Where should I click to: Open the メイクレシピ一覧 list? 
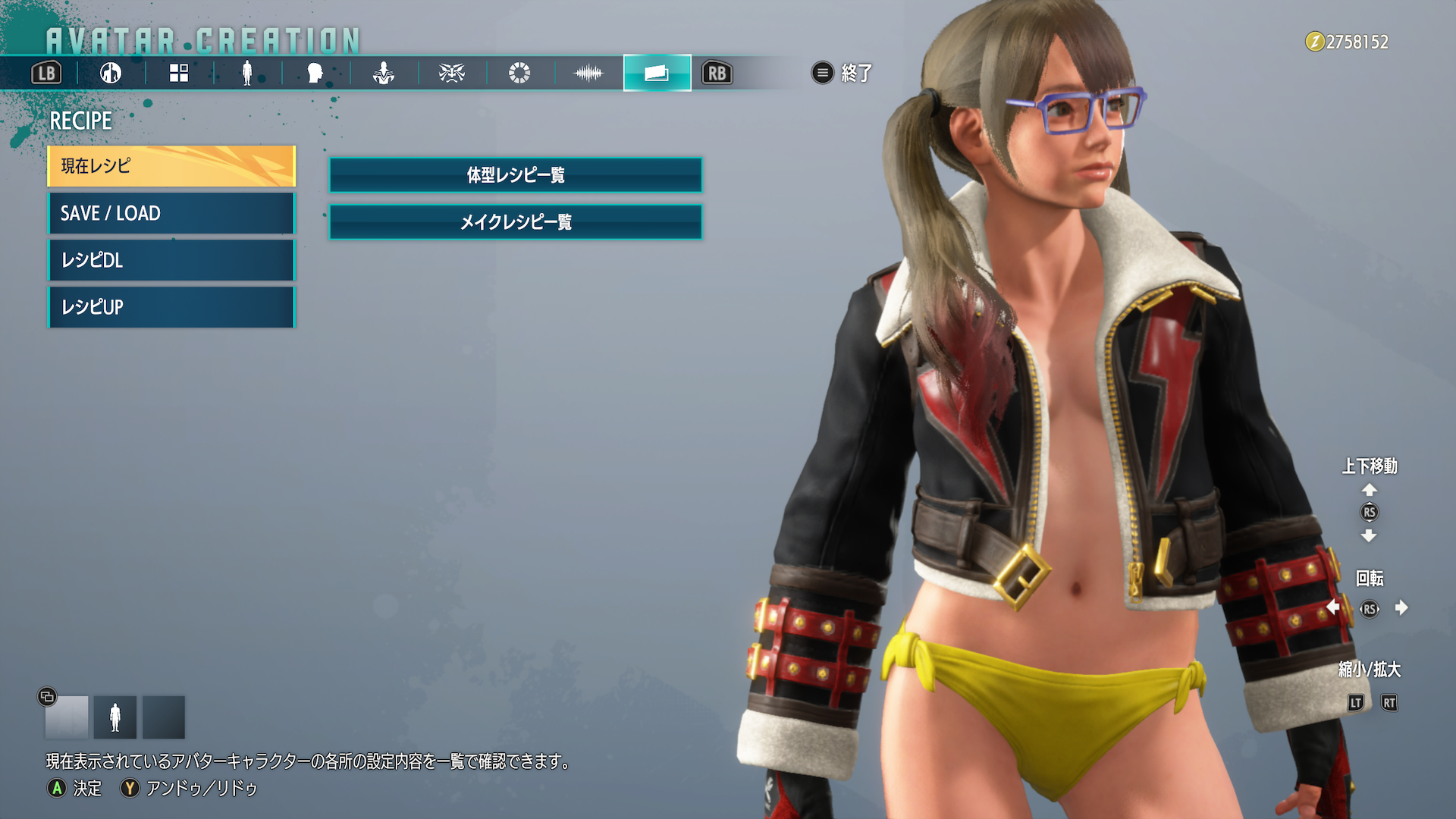pos(516,222)
